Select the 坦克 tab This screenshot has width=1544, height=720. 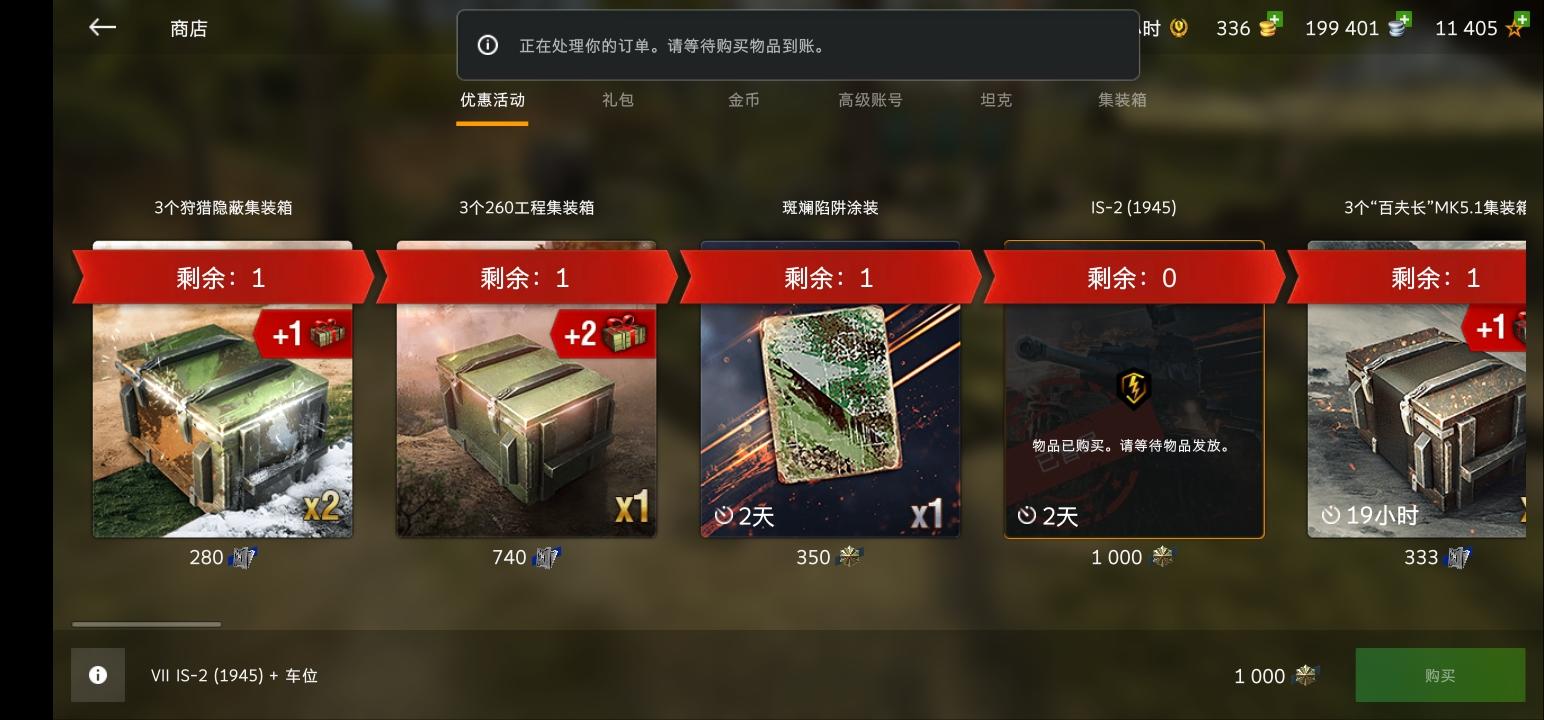point(996,100)
